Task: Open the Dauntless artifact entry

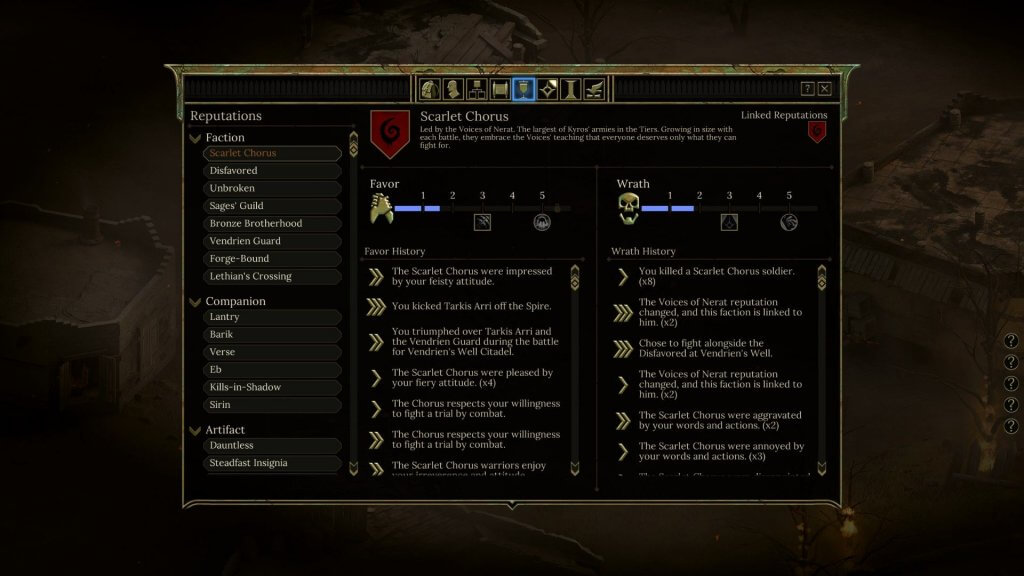Action: coord(272,445)
